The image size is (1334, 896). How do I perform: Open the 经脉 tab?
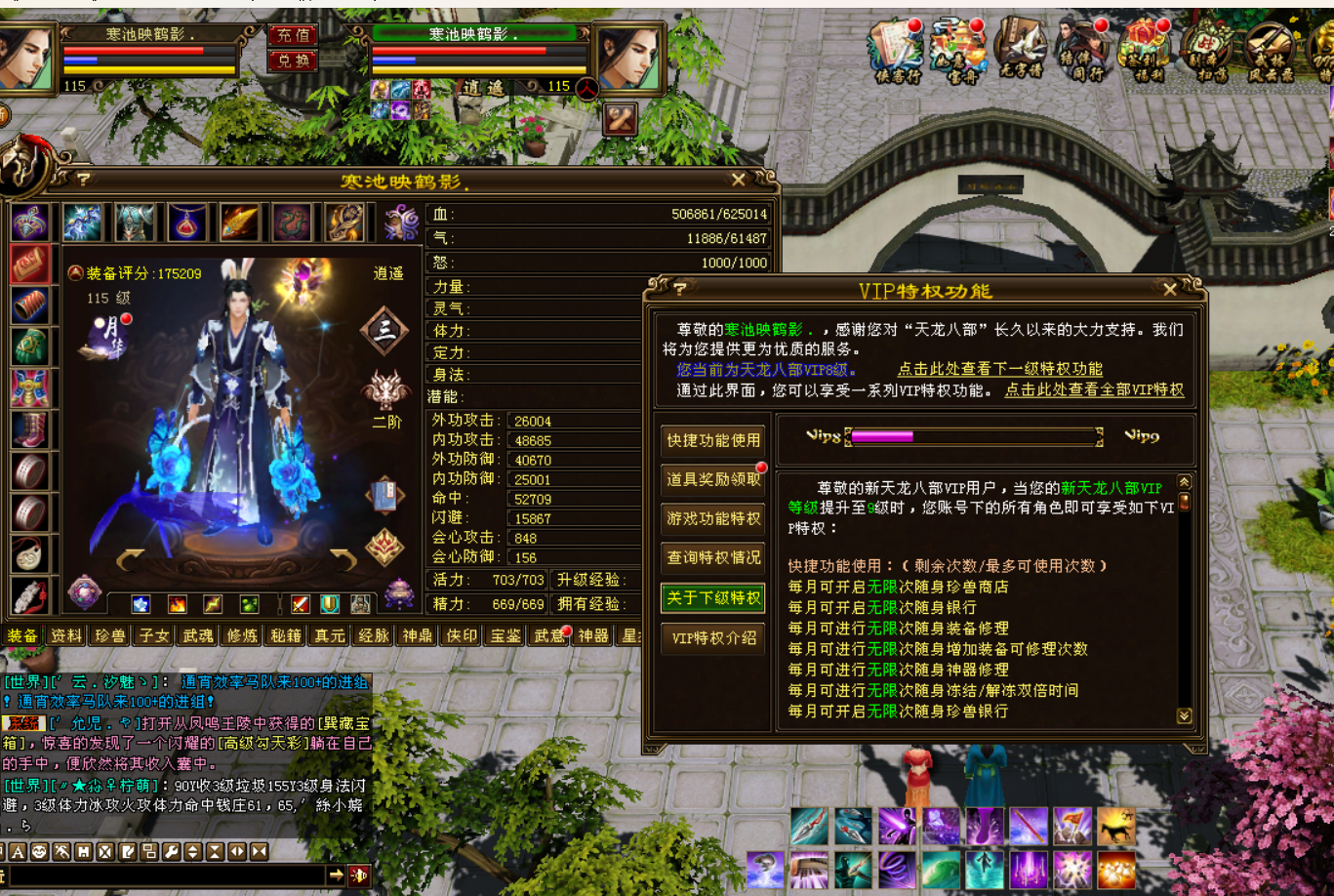[374, 635]
